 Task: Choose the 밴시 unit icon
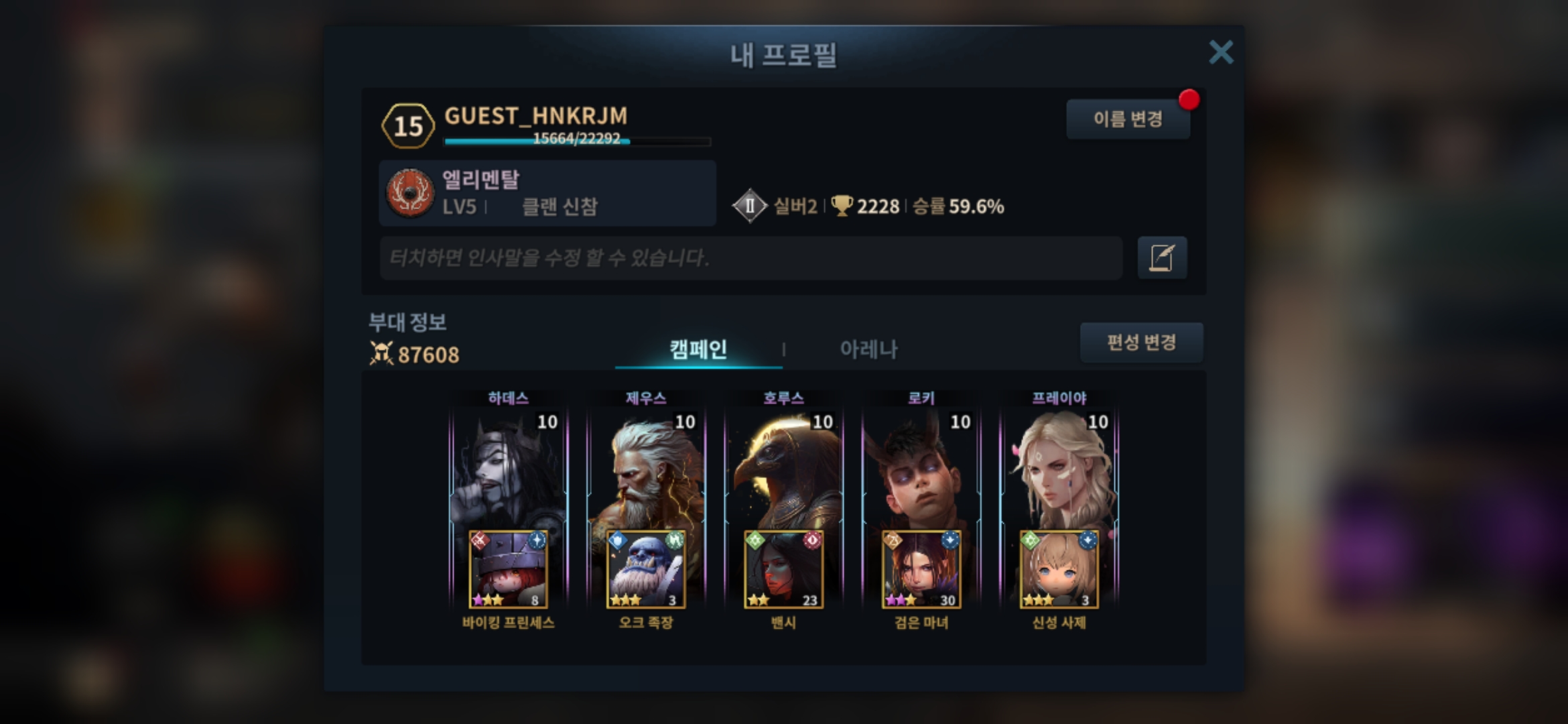783,570
